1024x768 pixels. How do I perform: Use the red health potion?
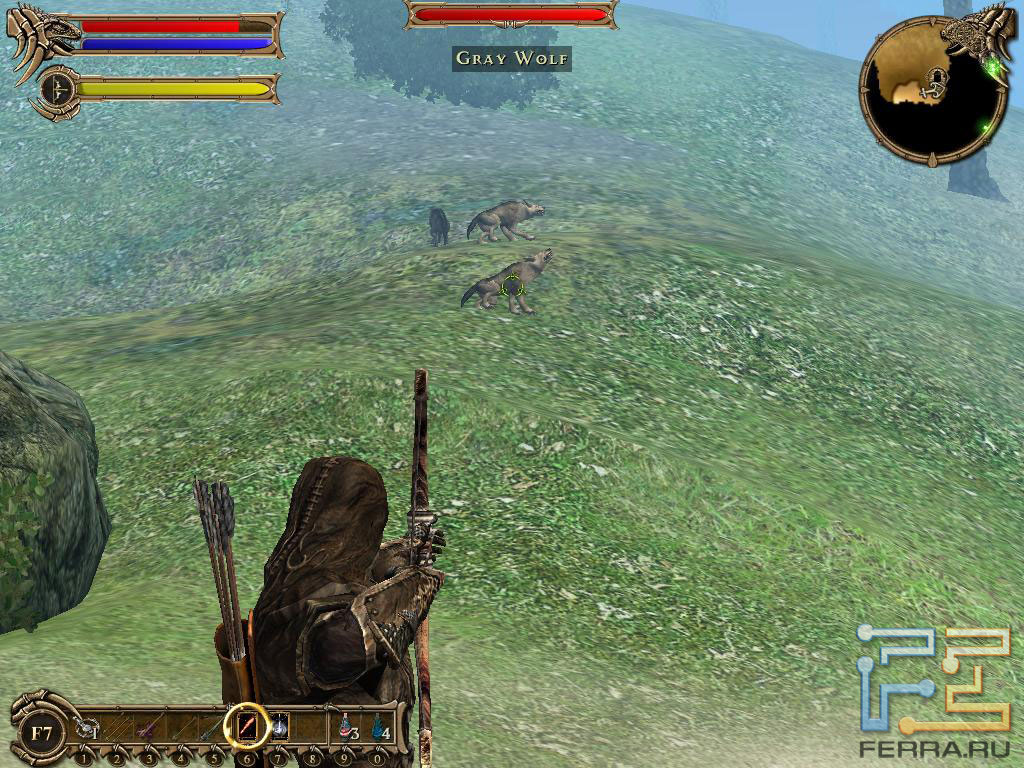tap(346, 727)
